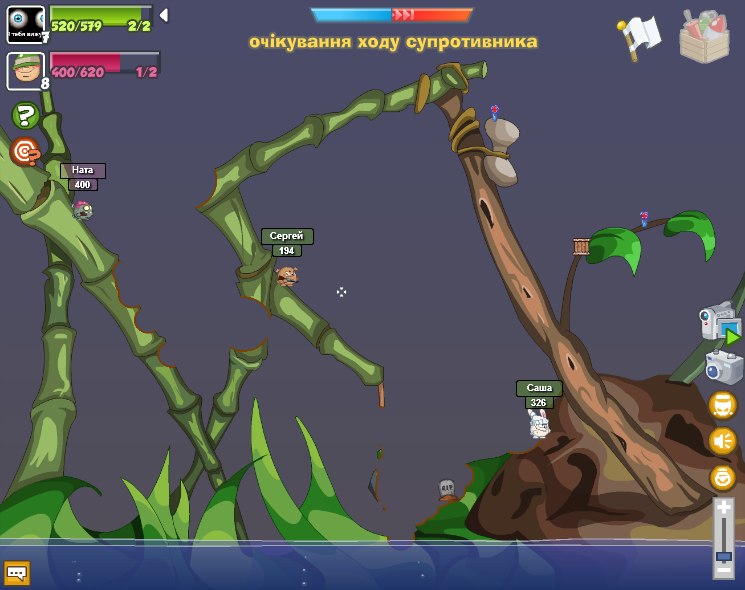
Task: Click the orange button above zoom slider
Action: tap(722, 477)
